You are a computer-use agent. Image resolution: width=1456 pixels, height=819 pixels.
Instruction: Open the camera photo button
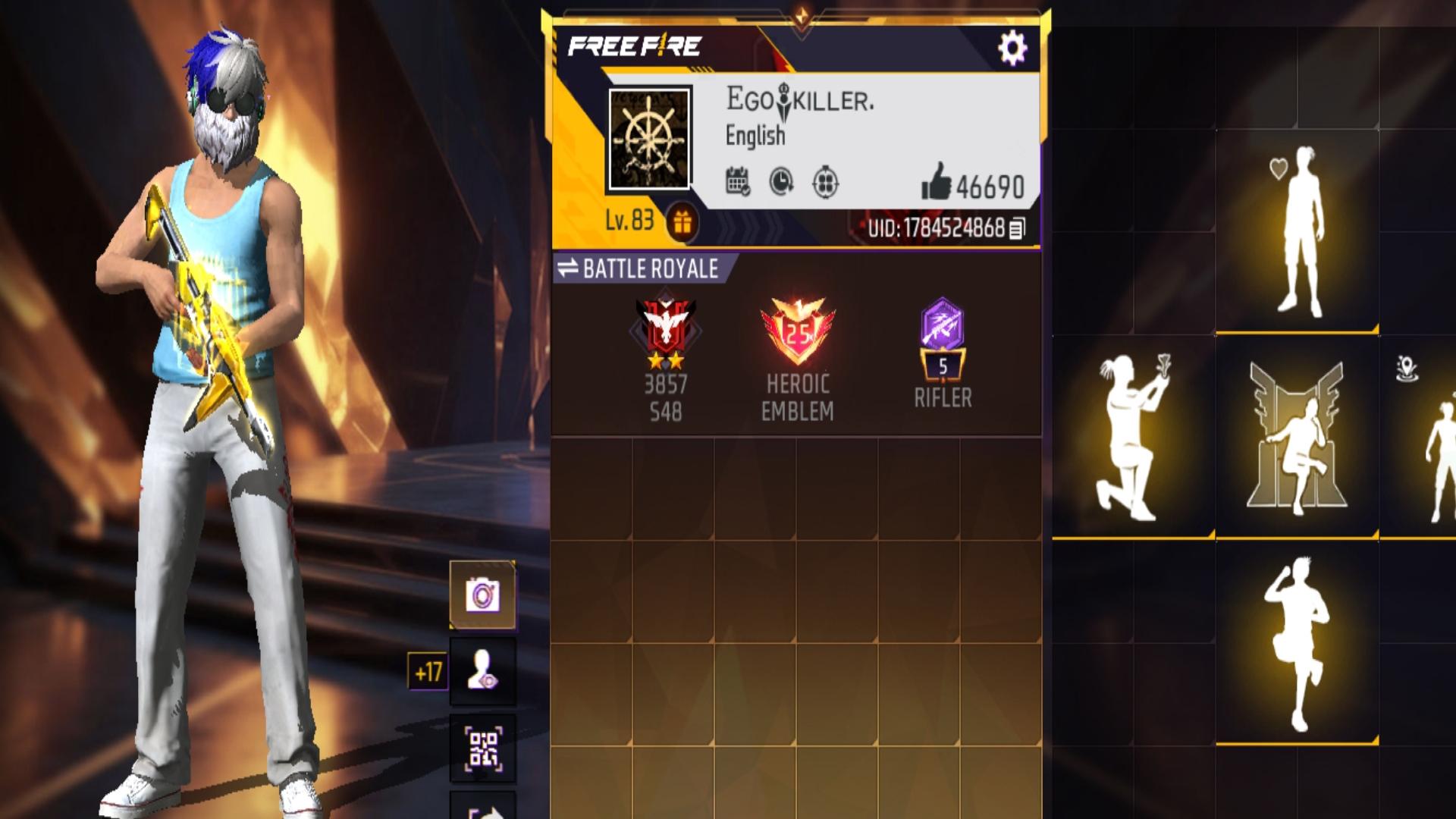coord(482,595)
